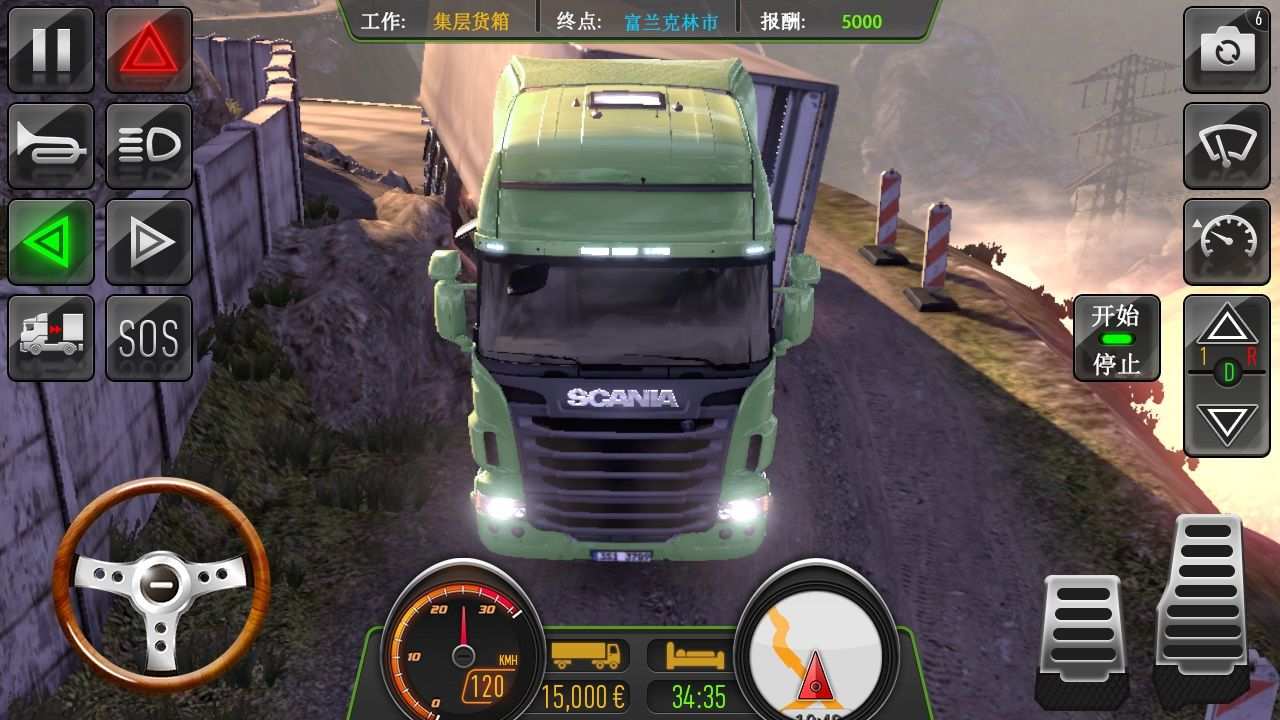The width and height of the screenshot is (1280, 720).
Task: Disable the active left turn signal
Action: (x=52, y=241)
